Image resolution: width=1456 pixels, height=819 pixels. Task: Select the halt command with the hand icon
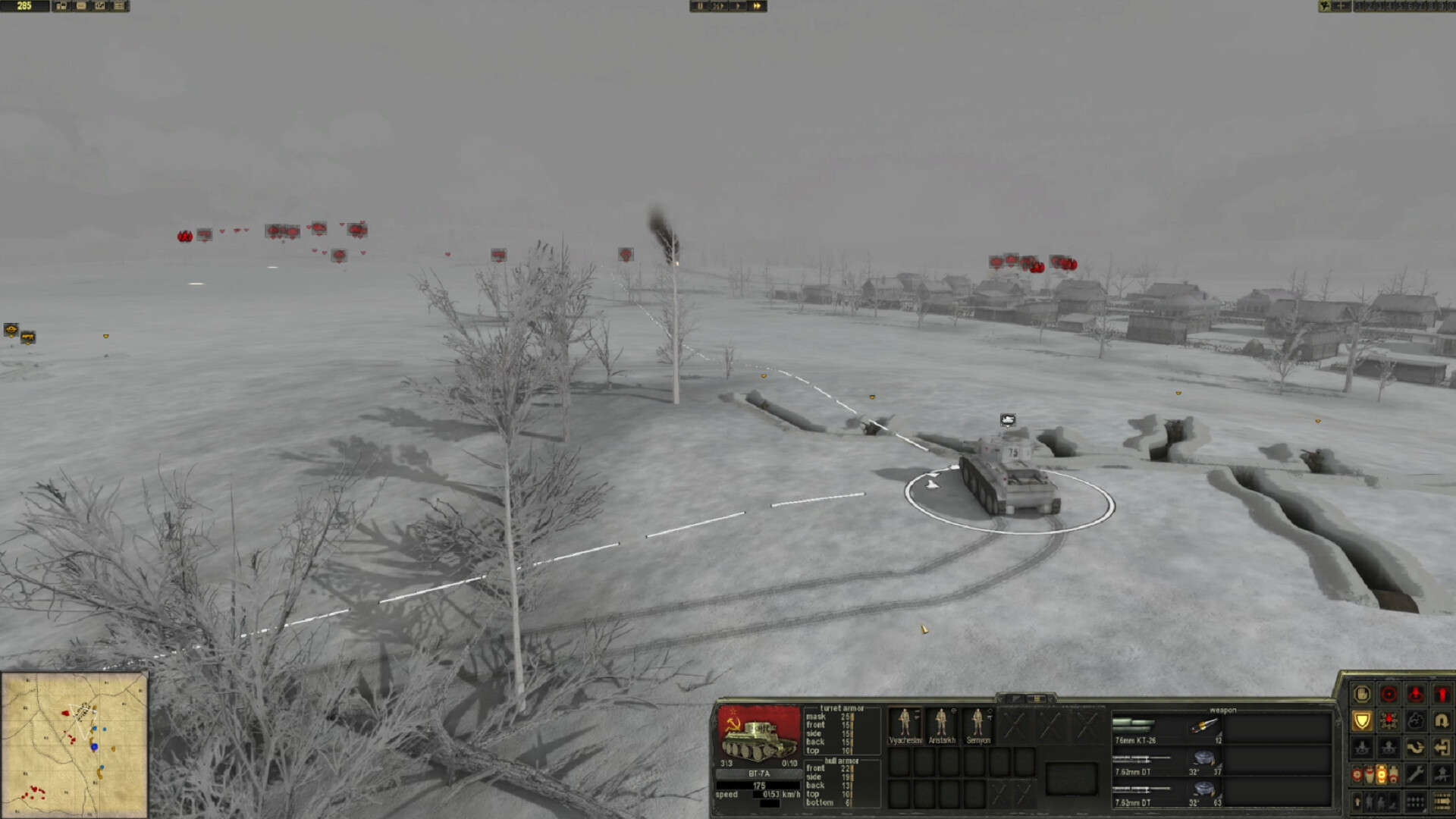1363,693
